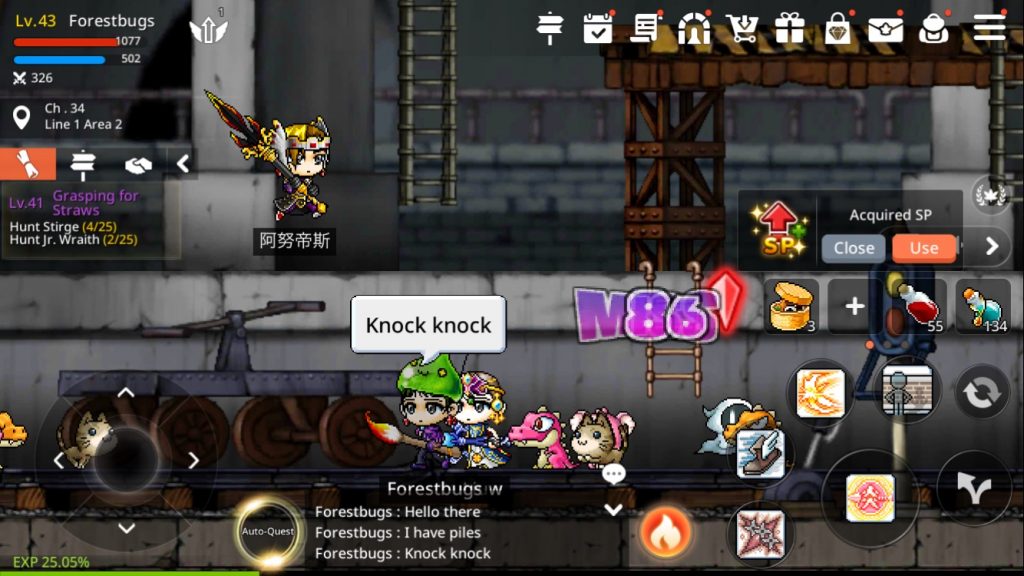The height and width of the screenshot is (576, 1024).
Task: Use the red potion with 55 remaining
Action: click(x=918, y=306)
